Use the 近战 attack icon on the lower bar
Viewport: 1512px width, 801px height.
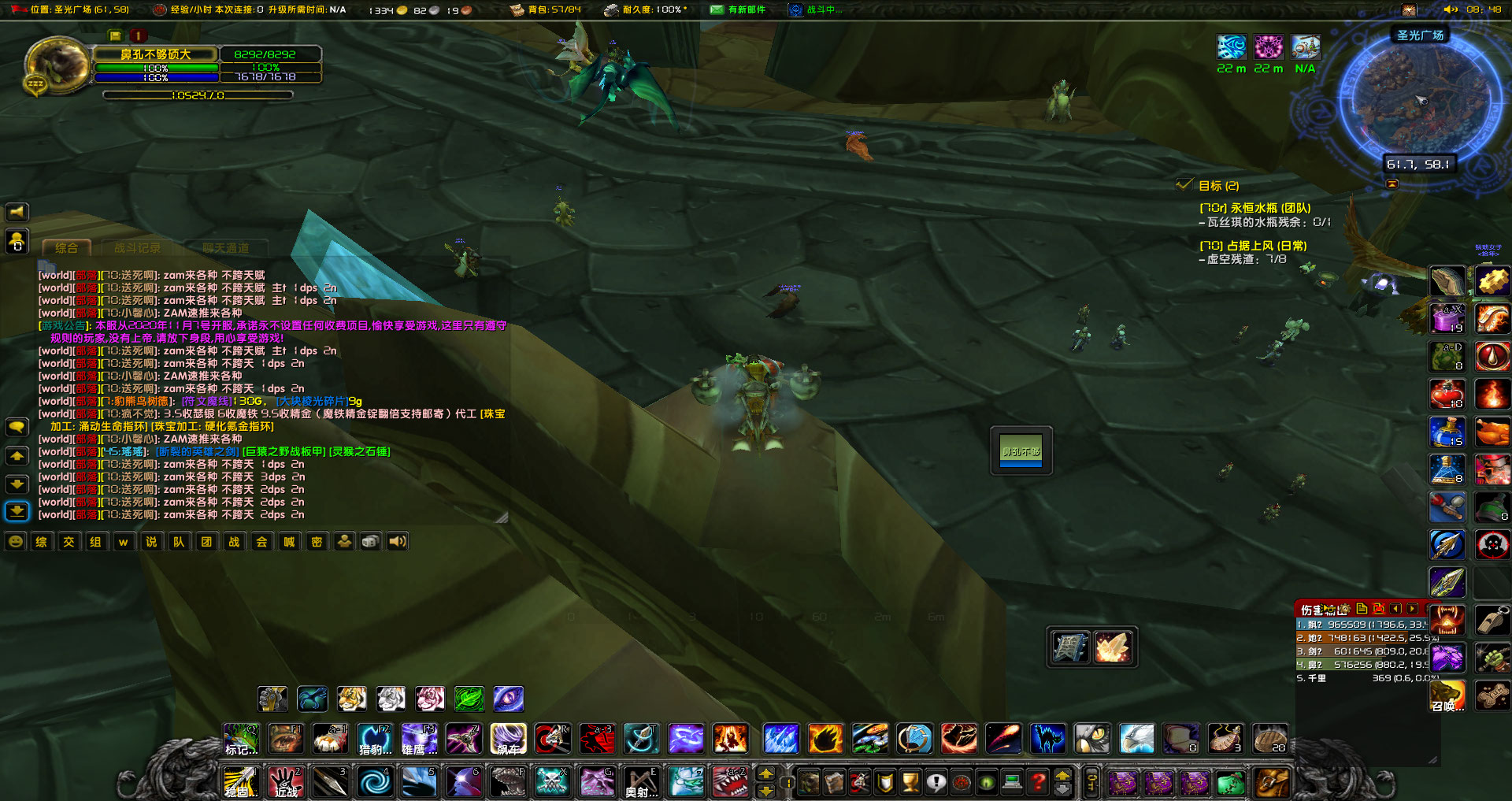click(x=284, y=782)
